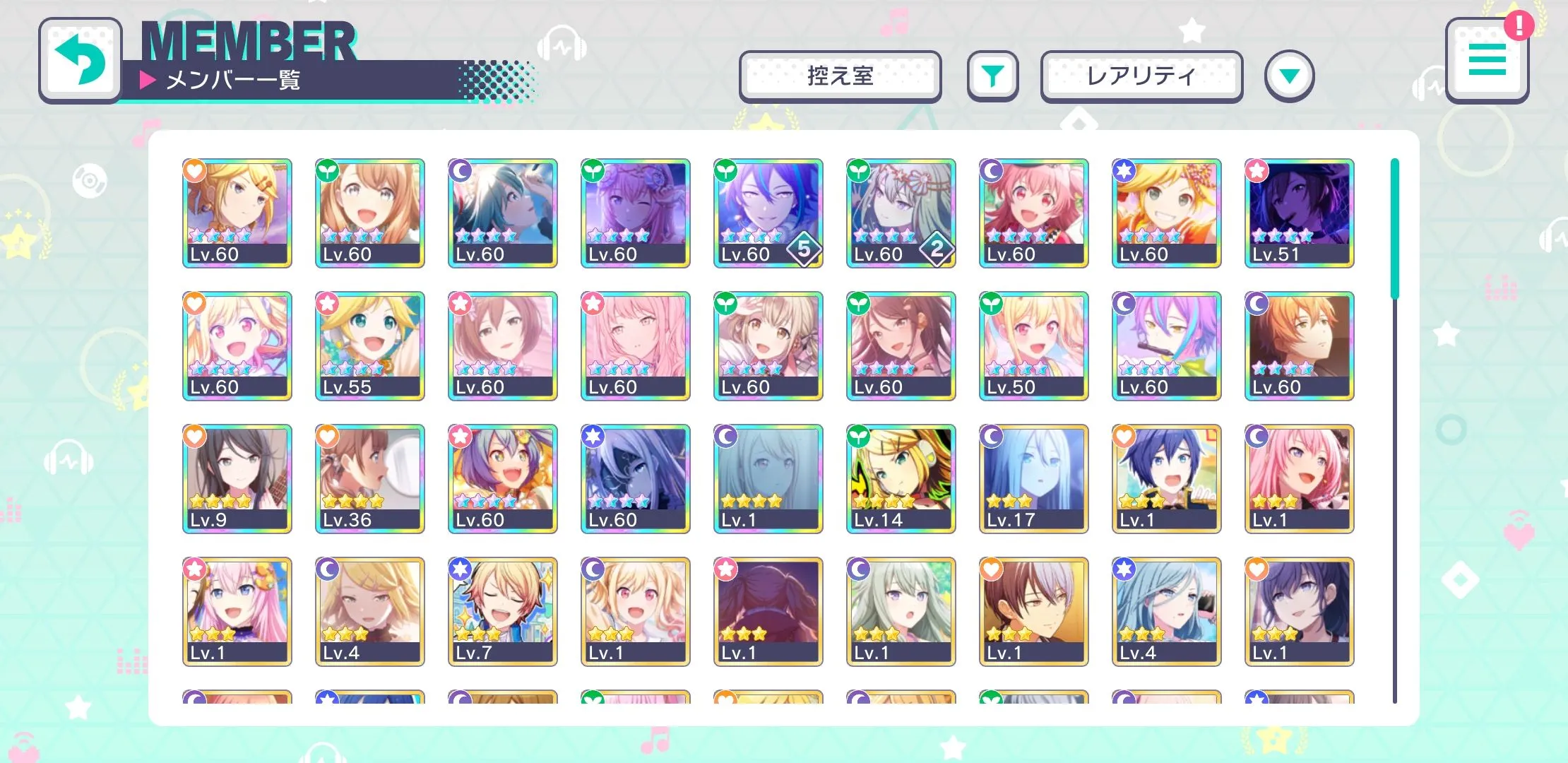Select the Lv.9 black-haired member card
1568x763 pixels.
point(237,478)
